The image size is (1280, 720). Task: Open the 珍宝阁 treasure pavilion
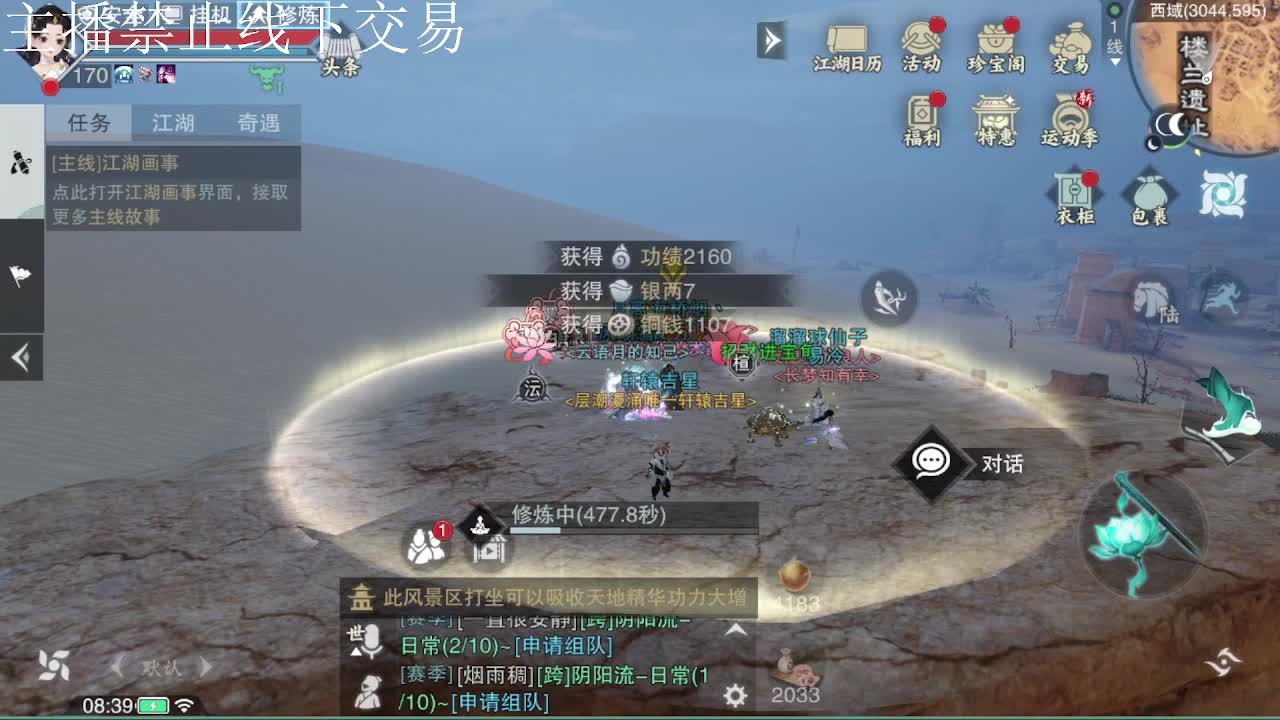point(997,40)
